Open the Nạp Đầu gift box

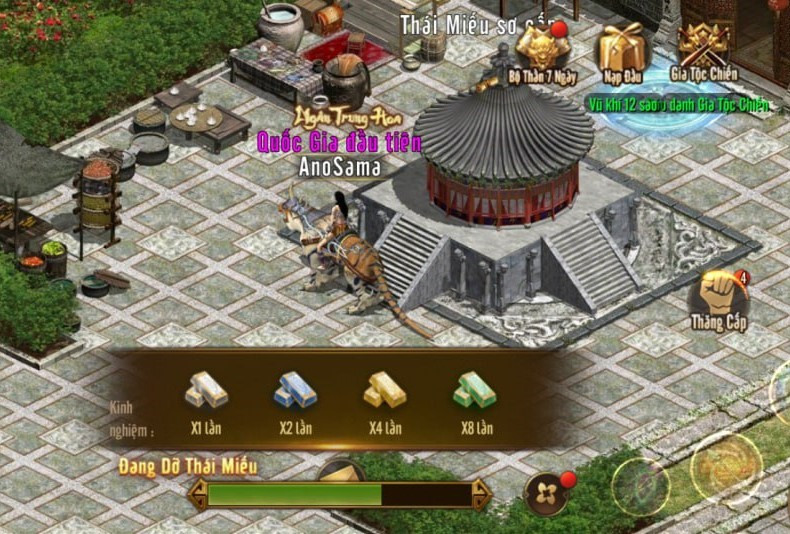pyautogui.click(x=620, y=48)
